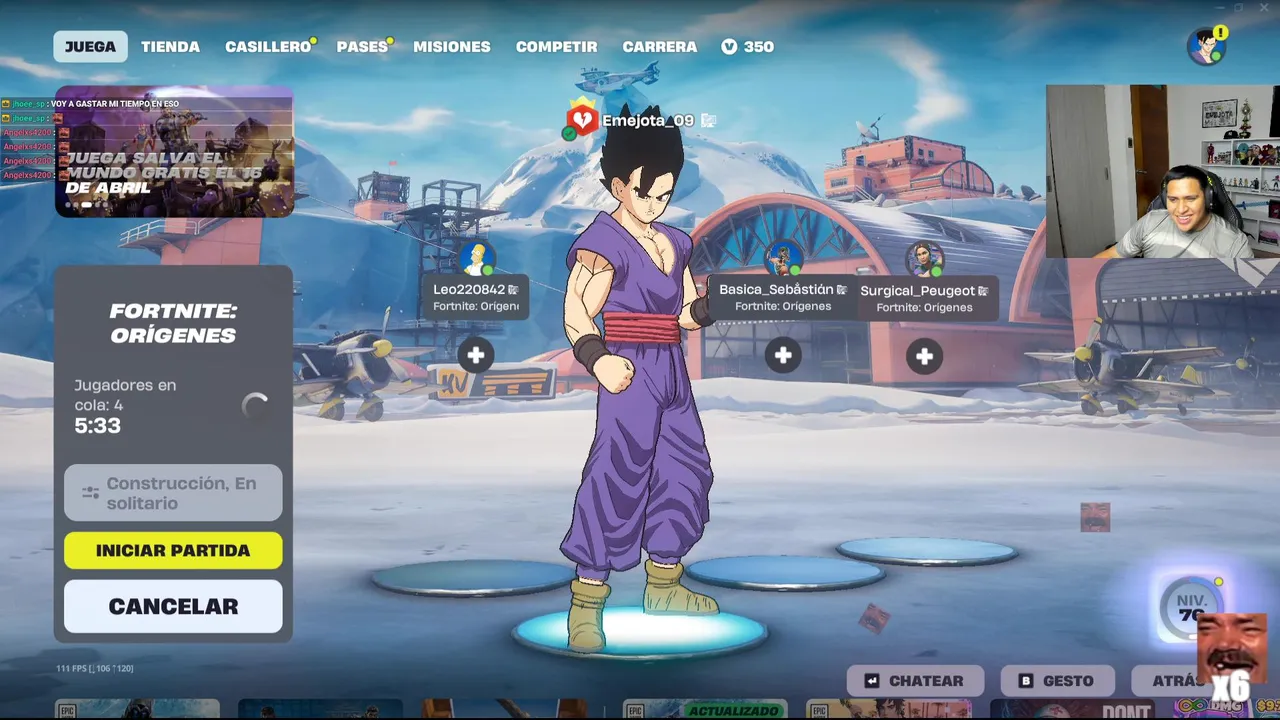The height and width of the screenshot is (720, 1280).
Task: Change the Construcción, En solitario mode setting
Action: 173,493
